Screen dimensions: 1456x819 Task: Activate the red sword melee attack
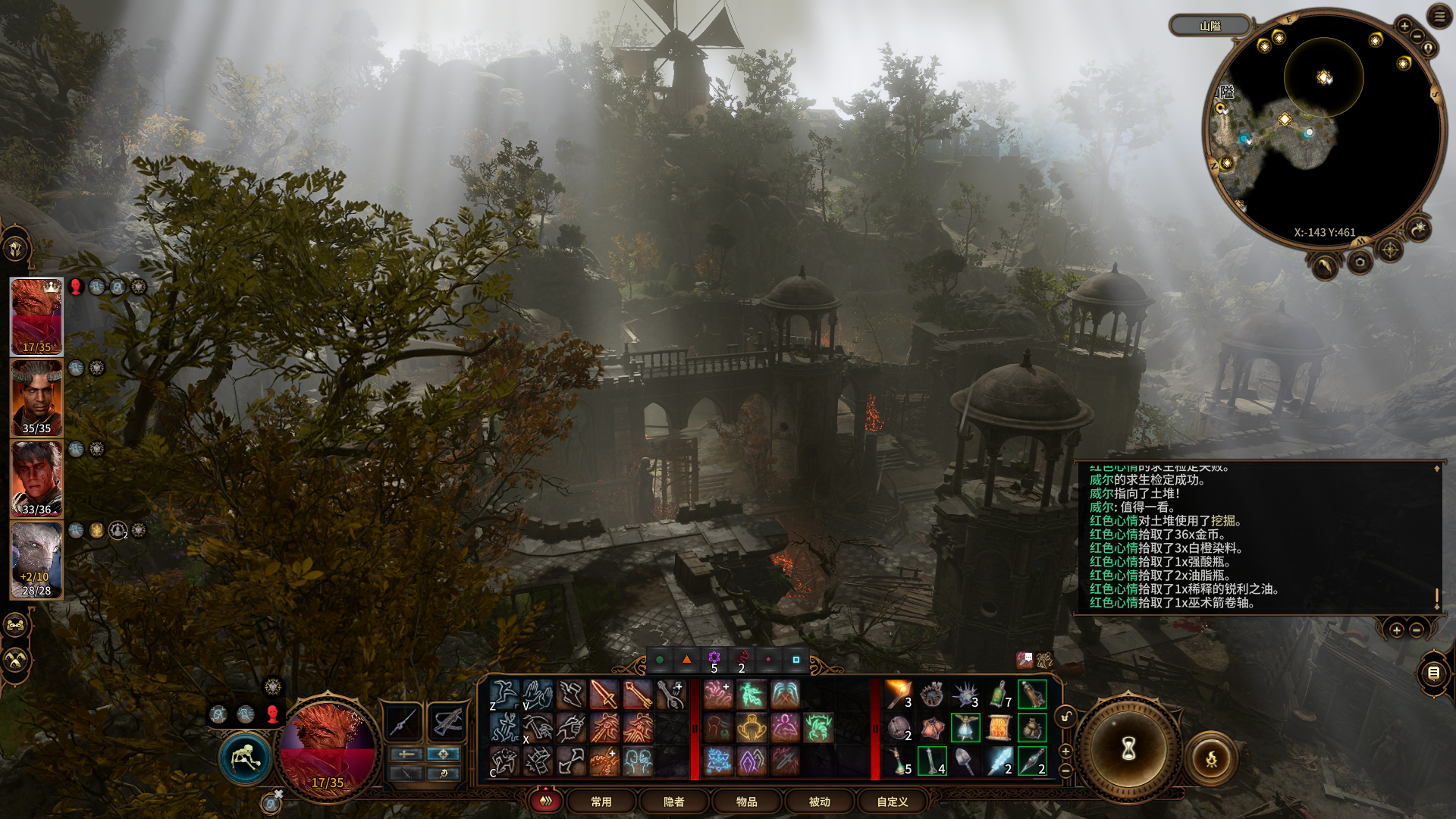tap(604, 694)
